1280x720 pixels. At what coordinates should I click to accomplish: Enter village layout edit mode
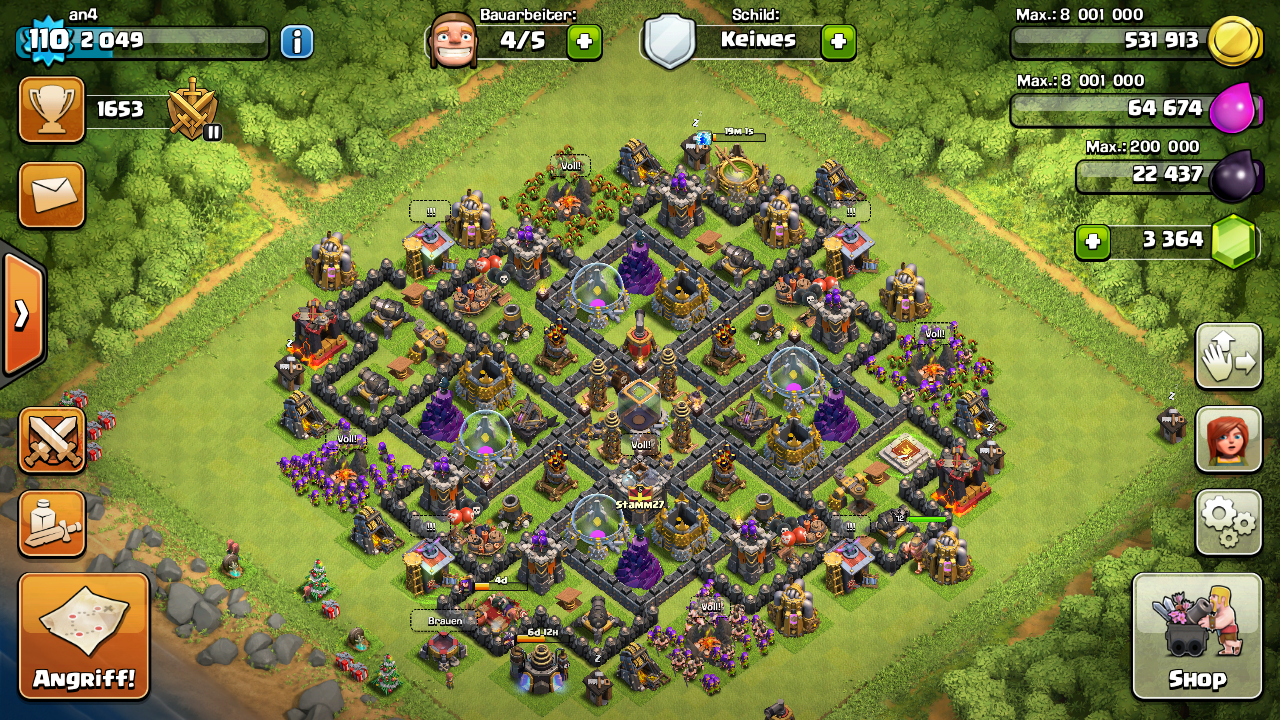tap(1228, 357)
